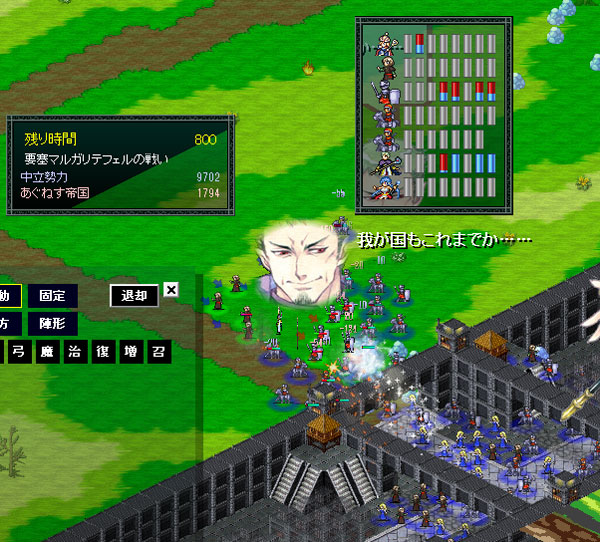
Task: Select the old bishop unit portrait
Action: pos(385,44)
